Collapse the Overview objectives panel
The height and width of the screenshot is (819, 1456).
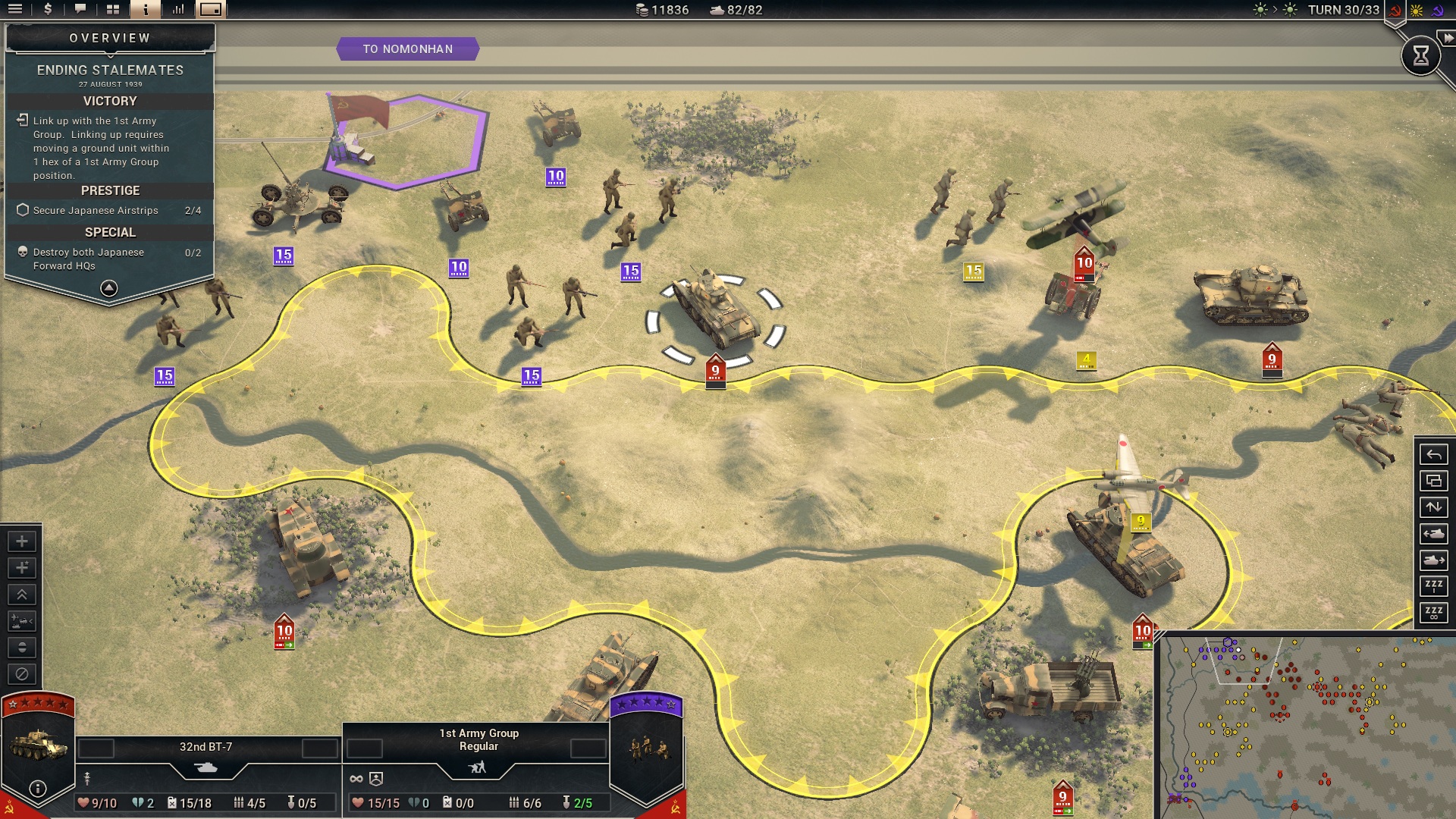(109, 288)
